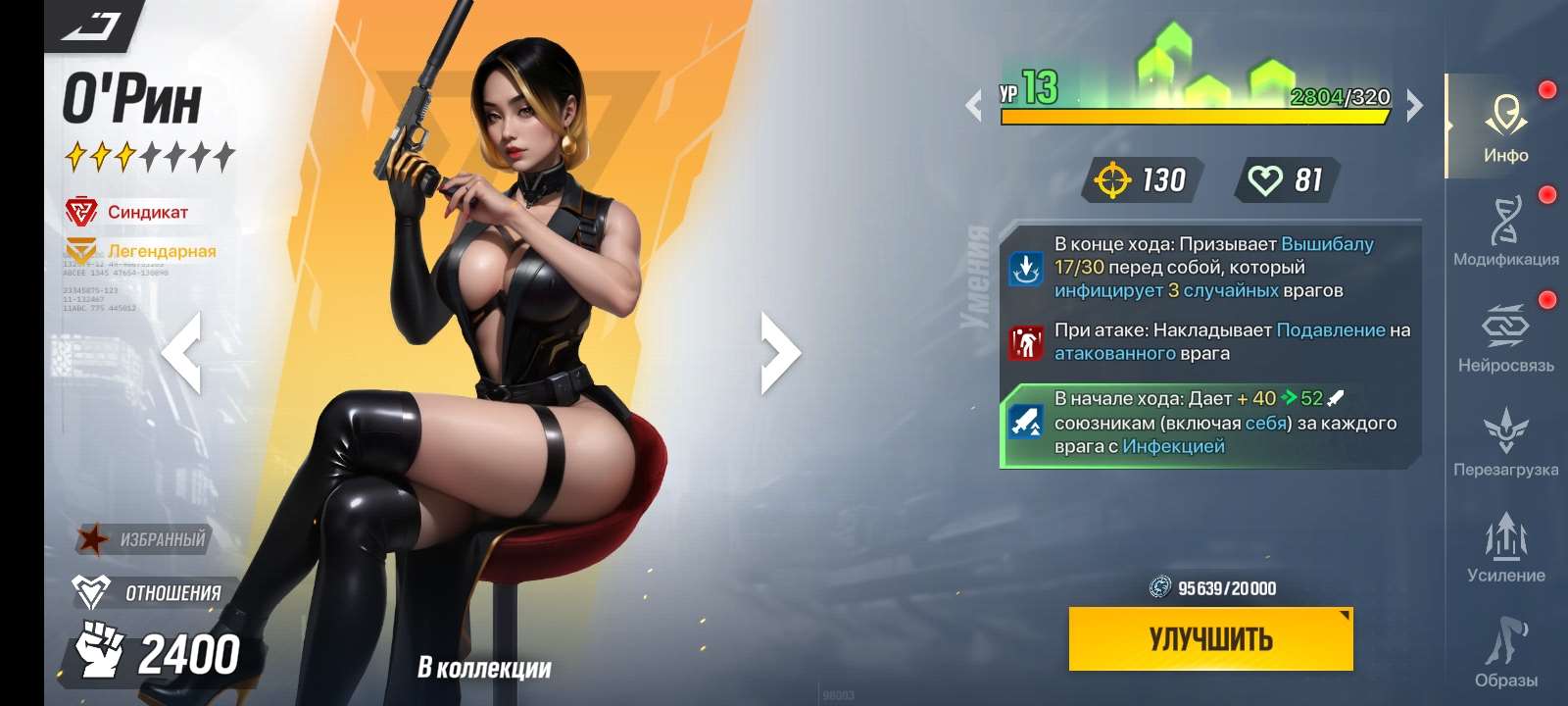Tap the fourth star in the rating row
This screenshot has height=706, width=1568.
[x=154, y=154]
